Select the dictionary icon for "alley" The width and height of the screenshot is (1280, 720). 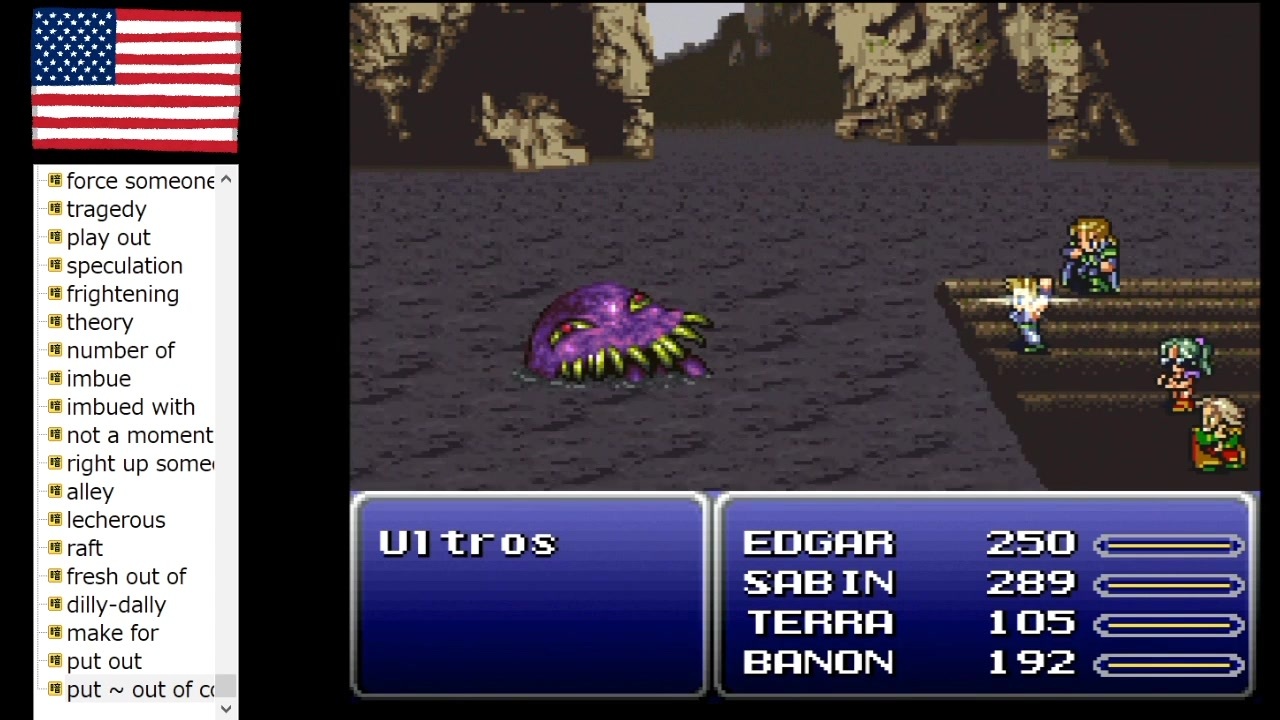pyautogui.click(x=54, y=492)
